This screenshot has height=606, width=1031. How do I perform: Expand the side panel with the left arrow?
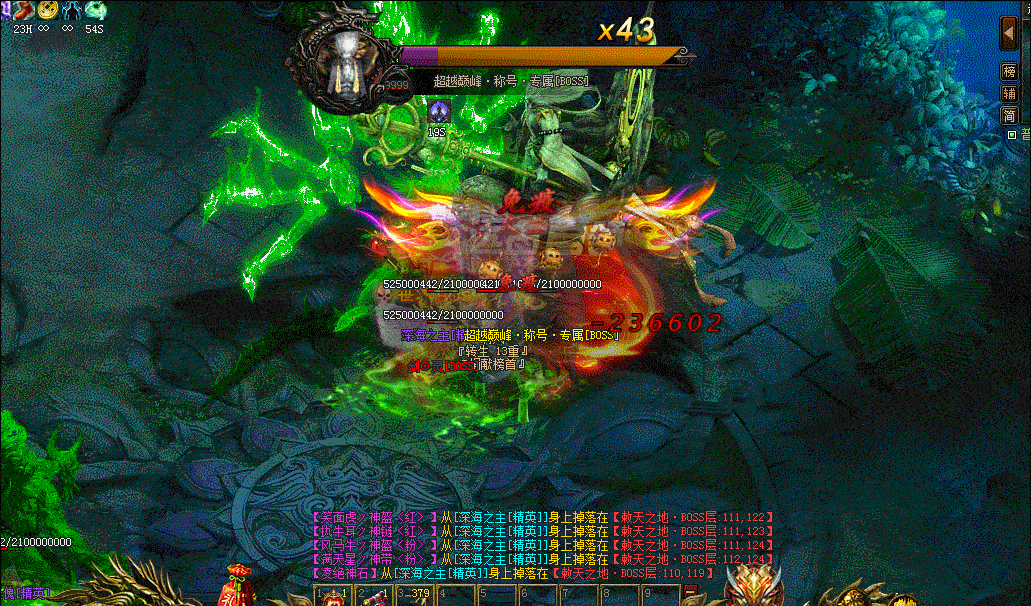coord(1009,33)
